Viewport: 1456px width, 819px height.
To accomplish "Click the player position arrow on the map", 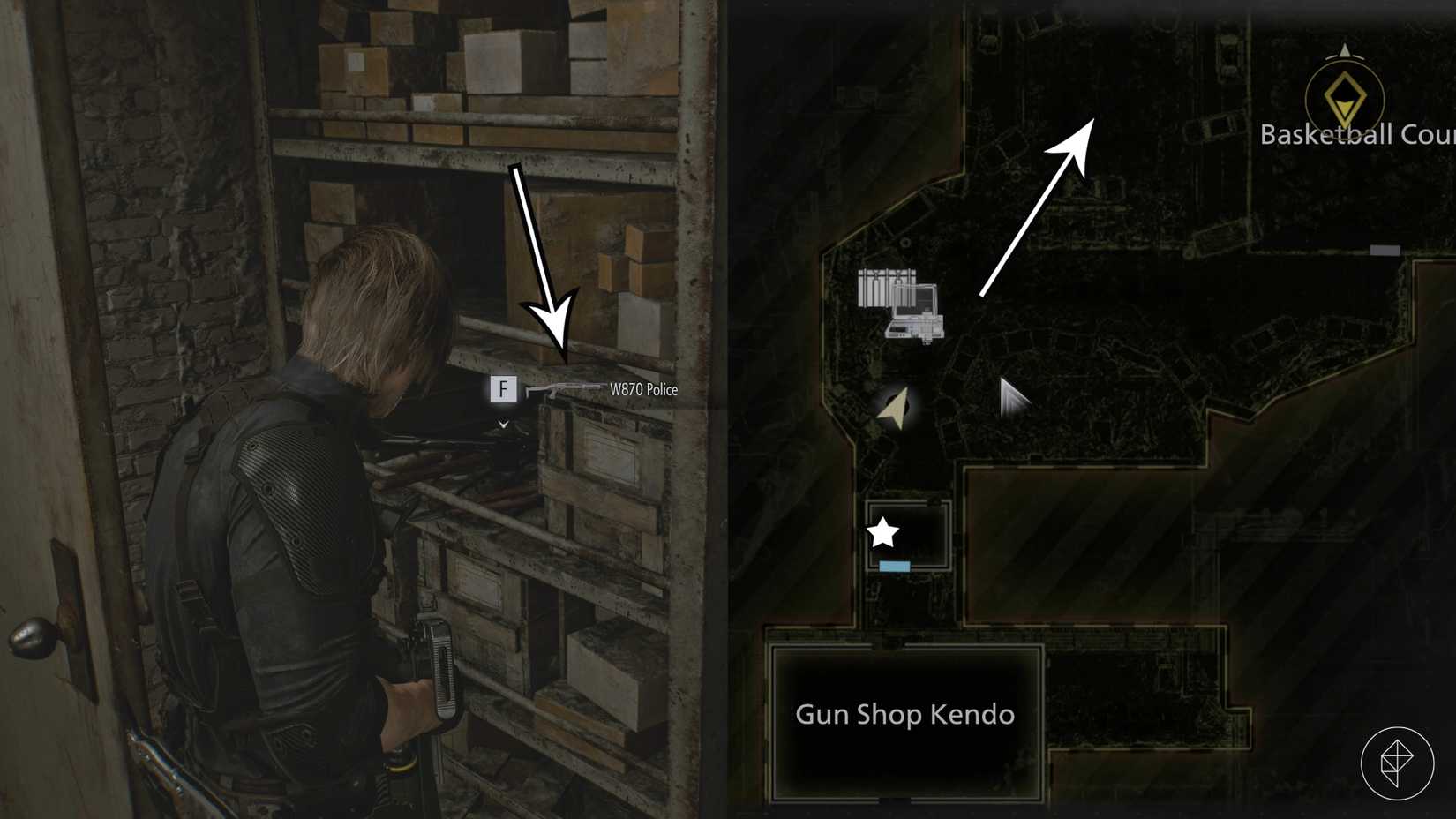I will coord(893,410).
